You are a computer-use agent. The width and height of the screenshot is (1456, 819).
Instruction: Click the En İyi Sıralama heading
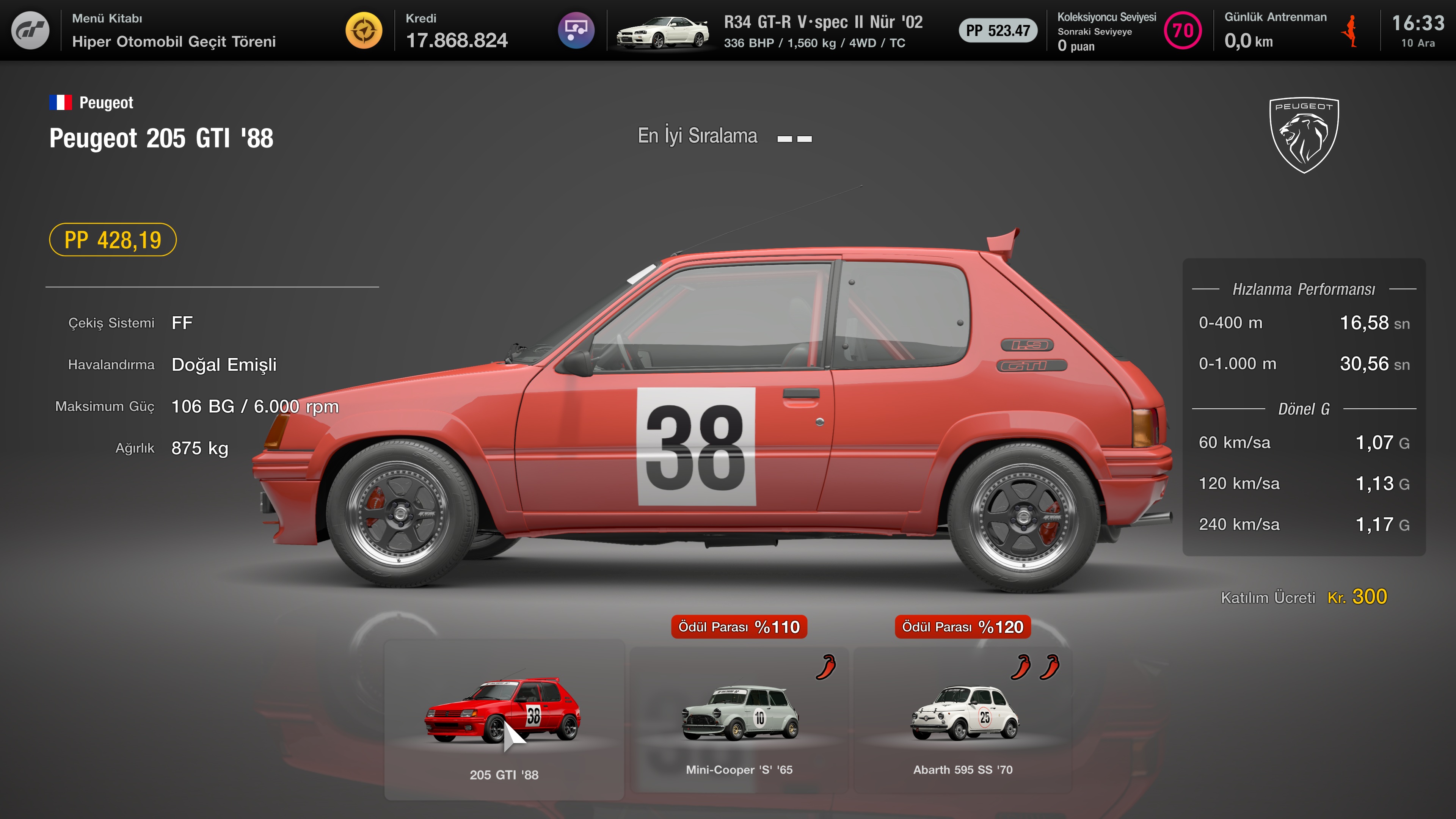tap(698, 136)
